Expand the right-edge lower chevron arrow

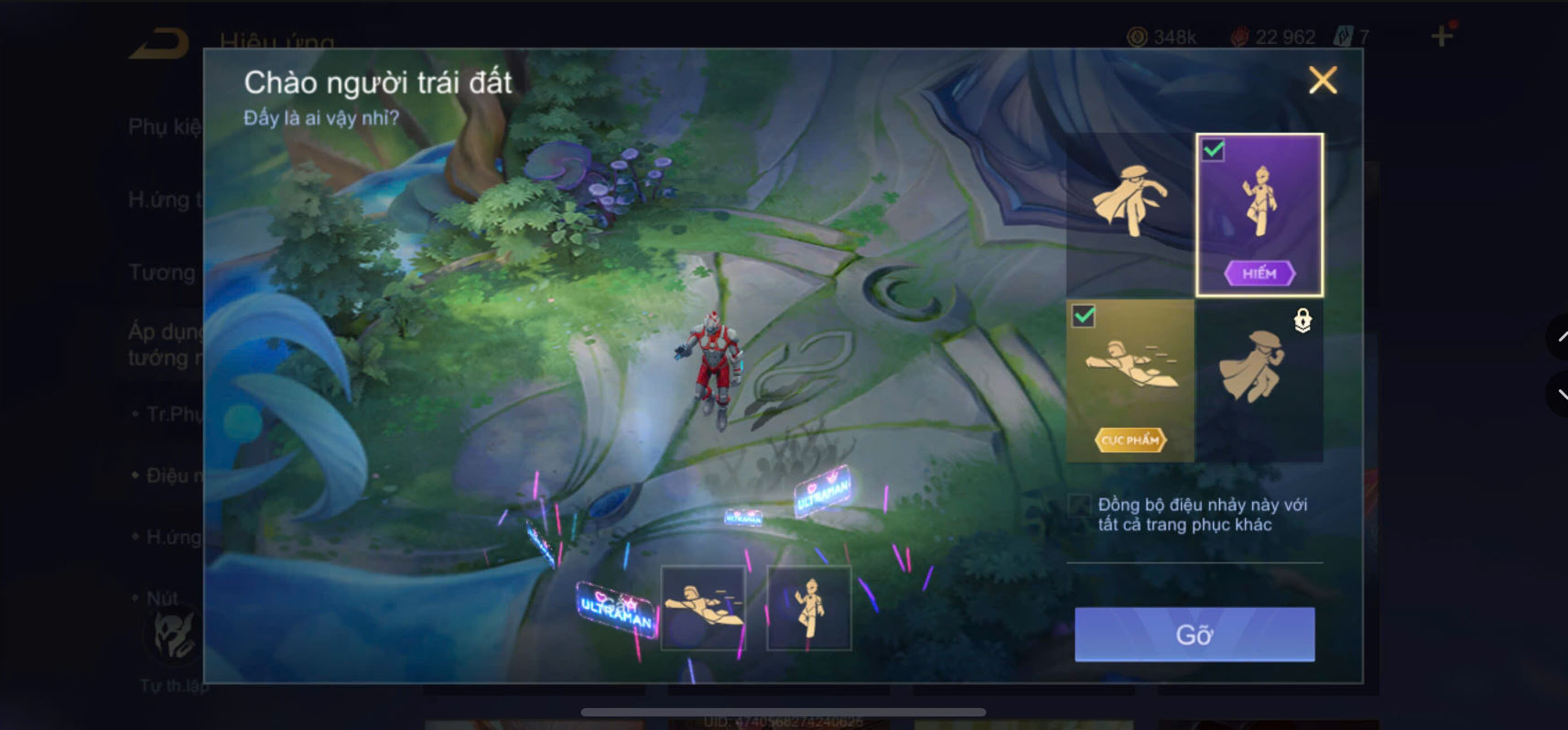(1560, 395)
